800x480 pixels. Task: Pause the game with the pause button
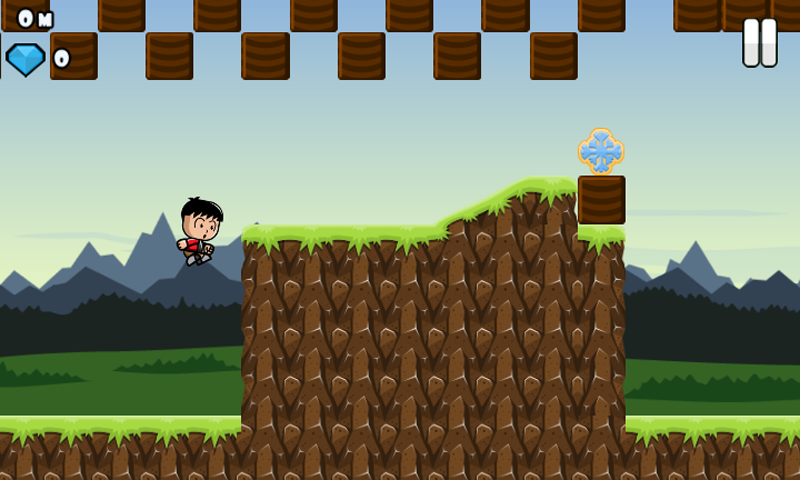coord(759,43)
